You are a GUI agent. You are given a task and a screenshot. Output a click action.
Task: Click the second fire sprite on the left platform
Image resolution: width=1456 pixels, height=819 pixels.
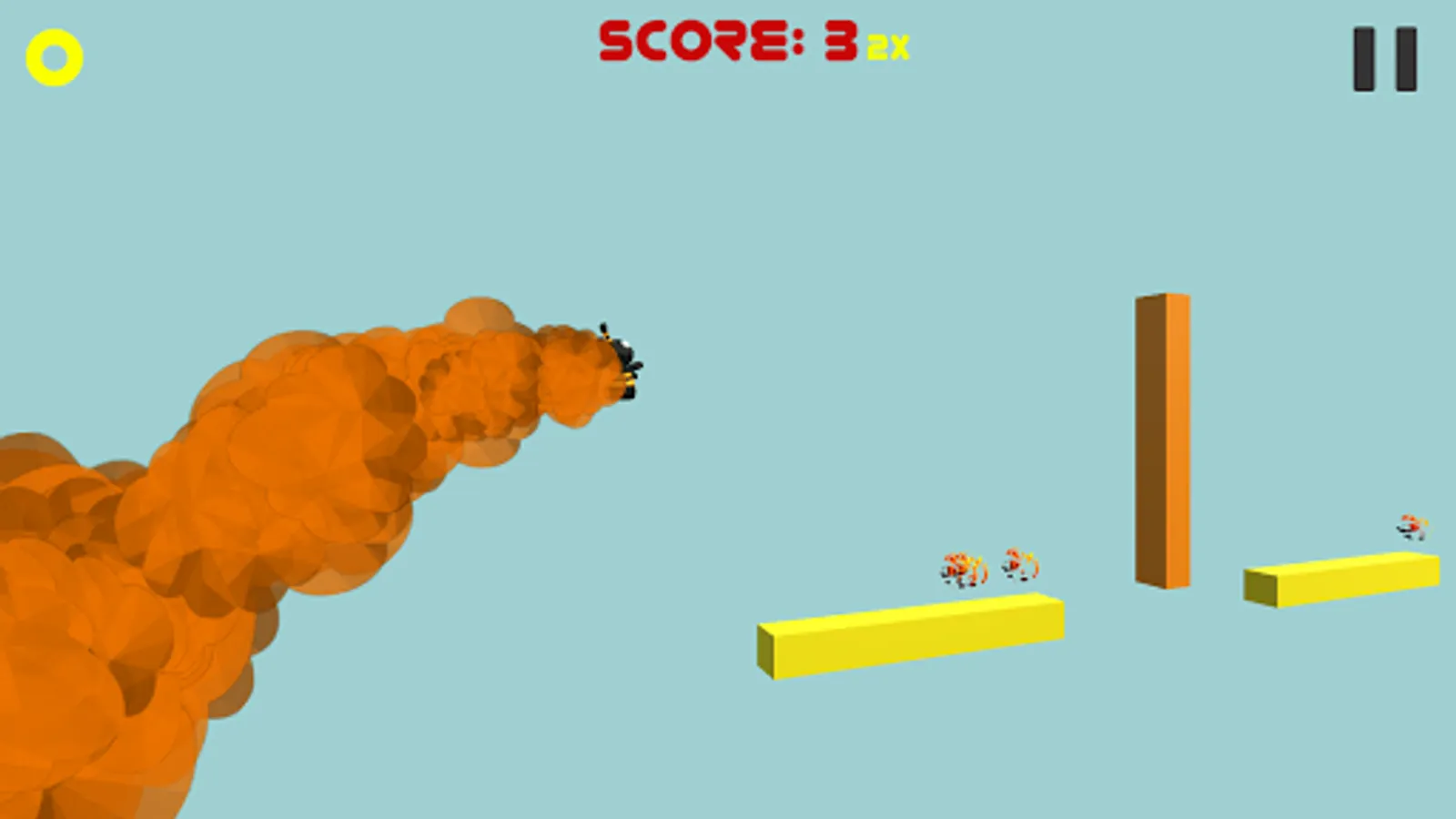(x=1019, y=566)
